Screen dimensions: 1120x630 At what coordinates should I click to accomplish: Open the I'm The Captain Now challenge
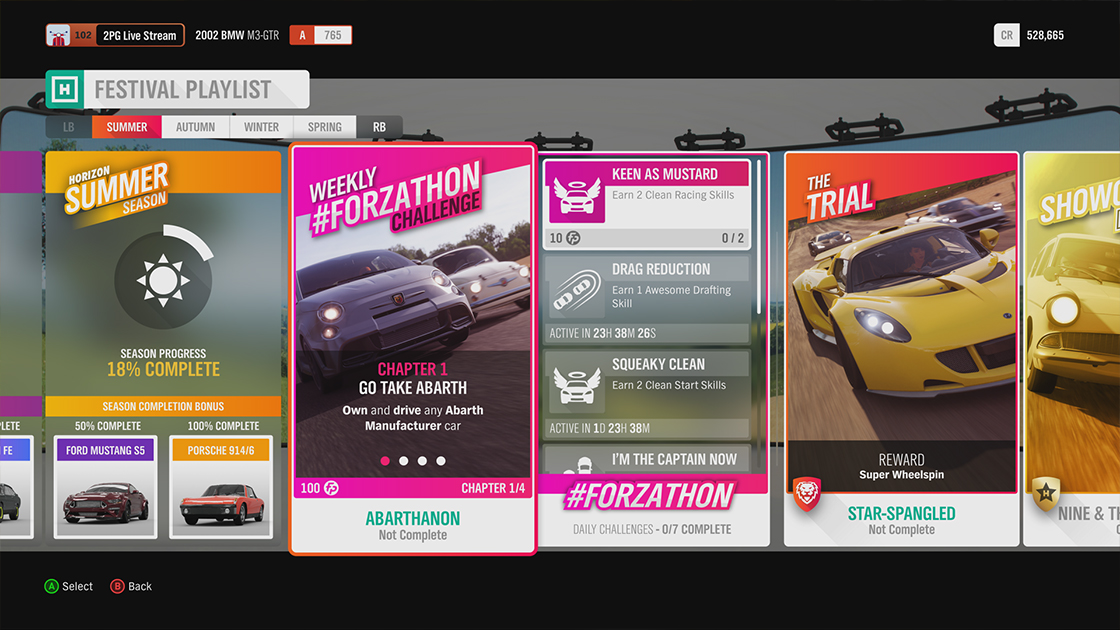649,461
